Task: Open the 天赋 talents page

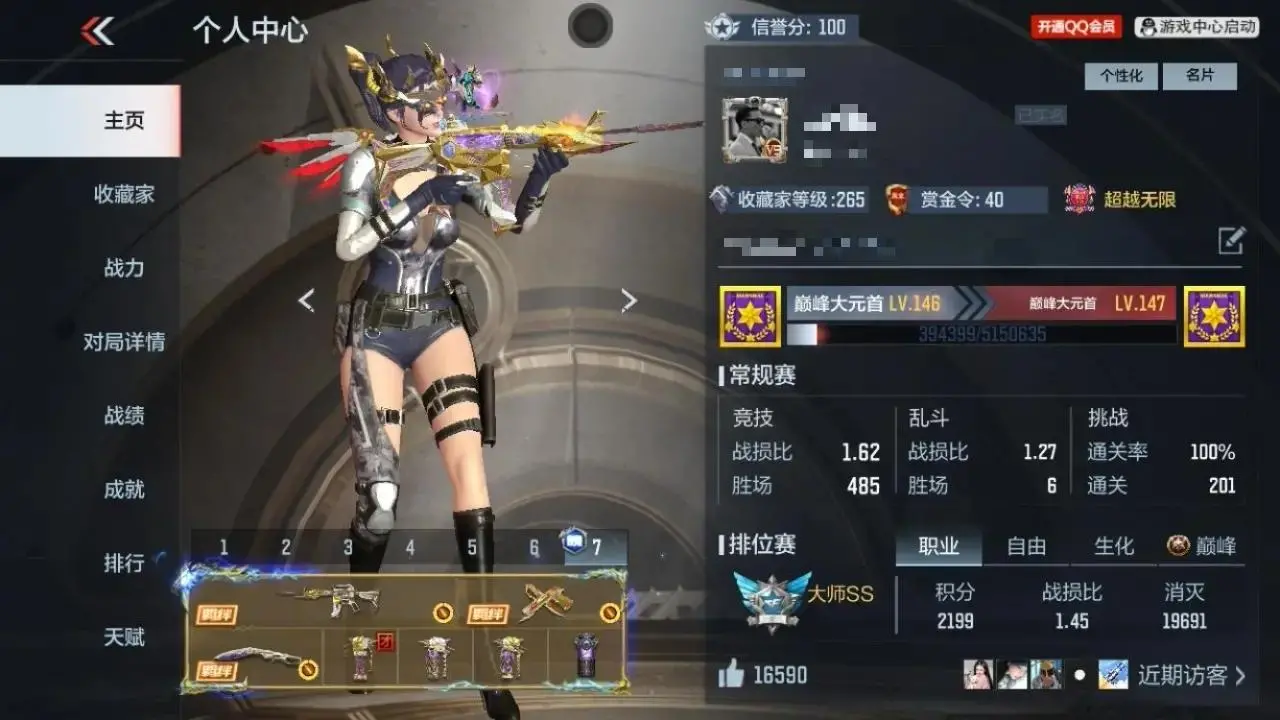Action: click(124, 637)
